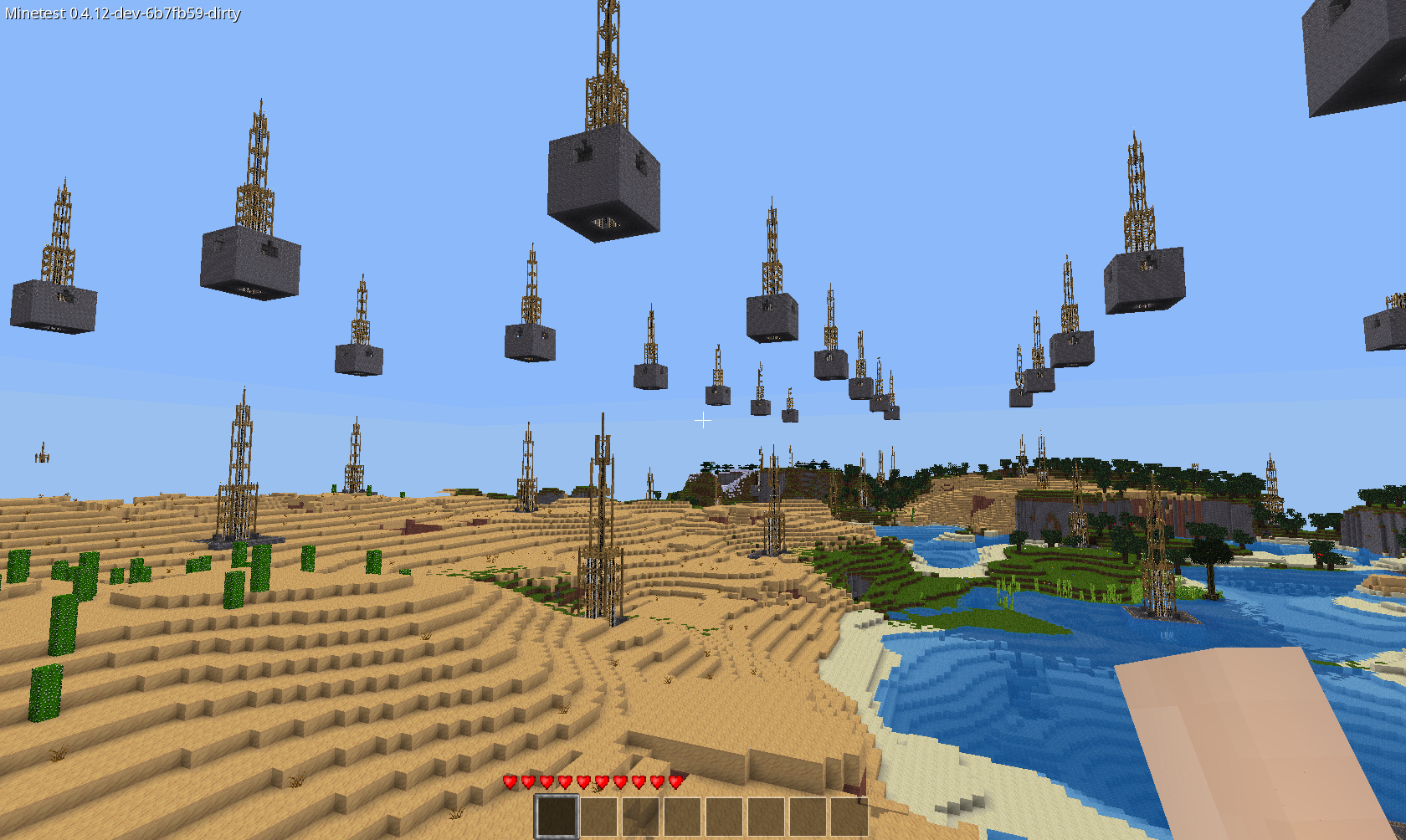The height and width of the screenshot is (840, 1406).
Task: Click the rightmost health heart icon
Action: [675, 783]
